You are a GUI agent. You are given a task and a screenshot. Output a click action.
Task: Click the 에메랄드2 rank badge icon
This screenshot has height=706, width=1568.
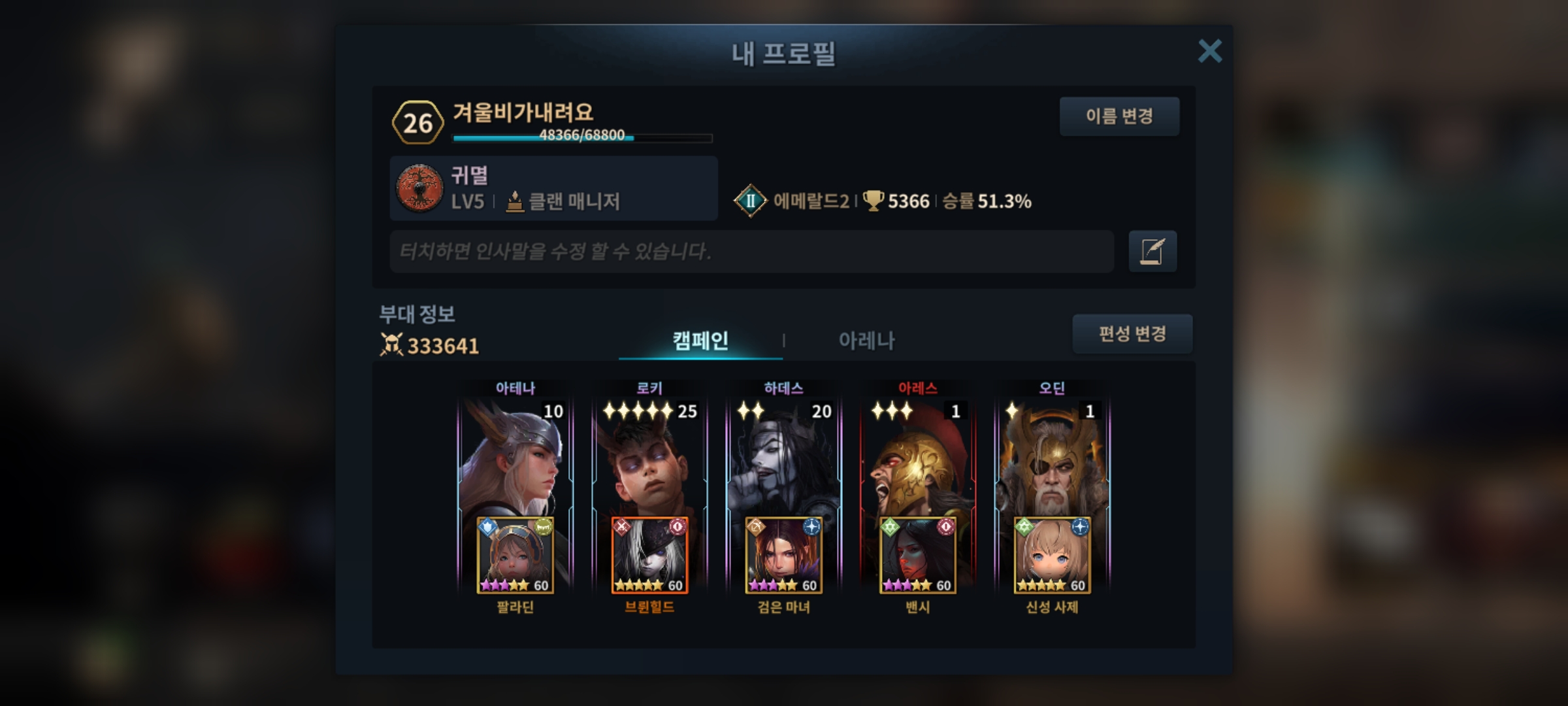750,201
